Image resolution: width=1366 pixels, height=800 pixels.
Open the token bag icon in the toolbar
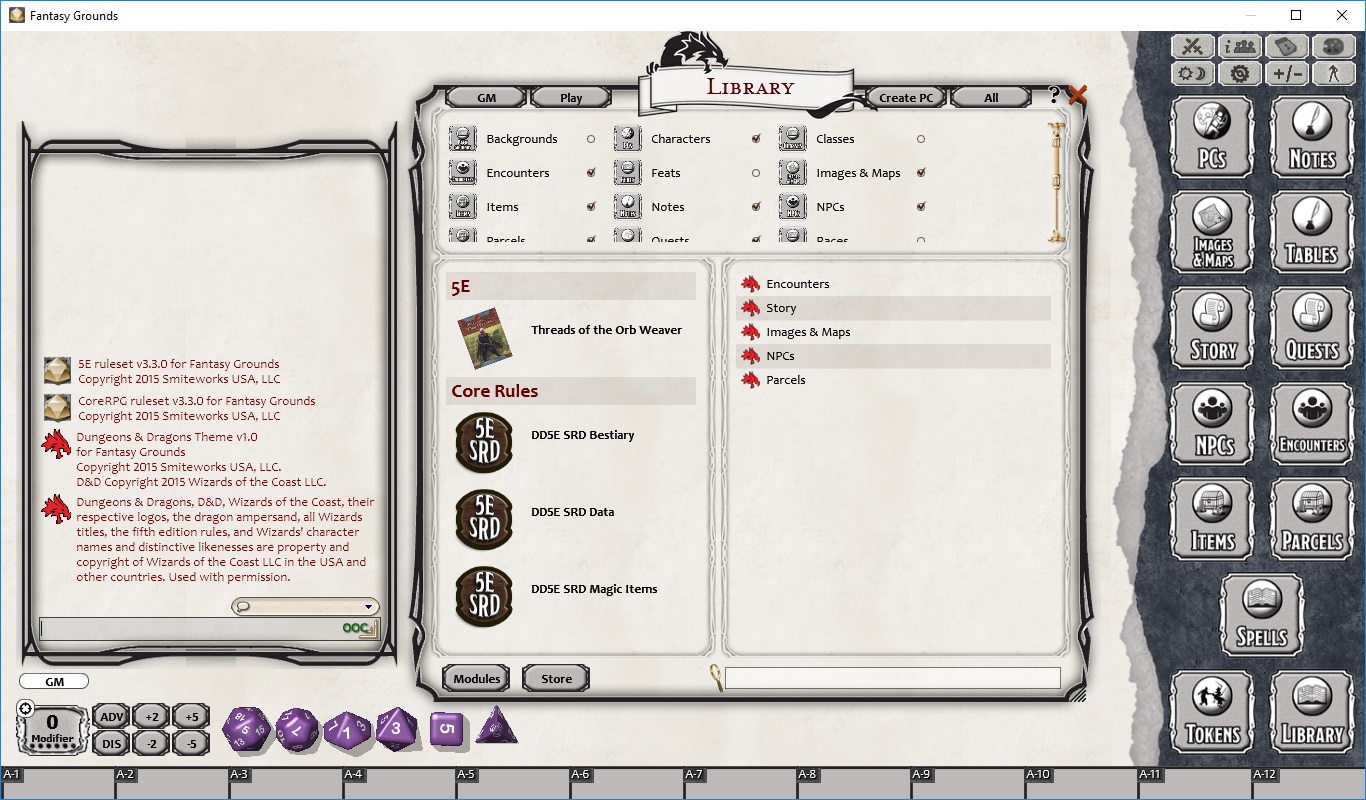pyautogui.click(x=1286, y=46)
